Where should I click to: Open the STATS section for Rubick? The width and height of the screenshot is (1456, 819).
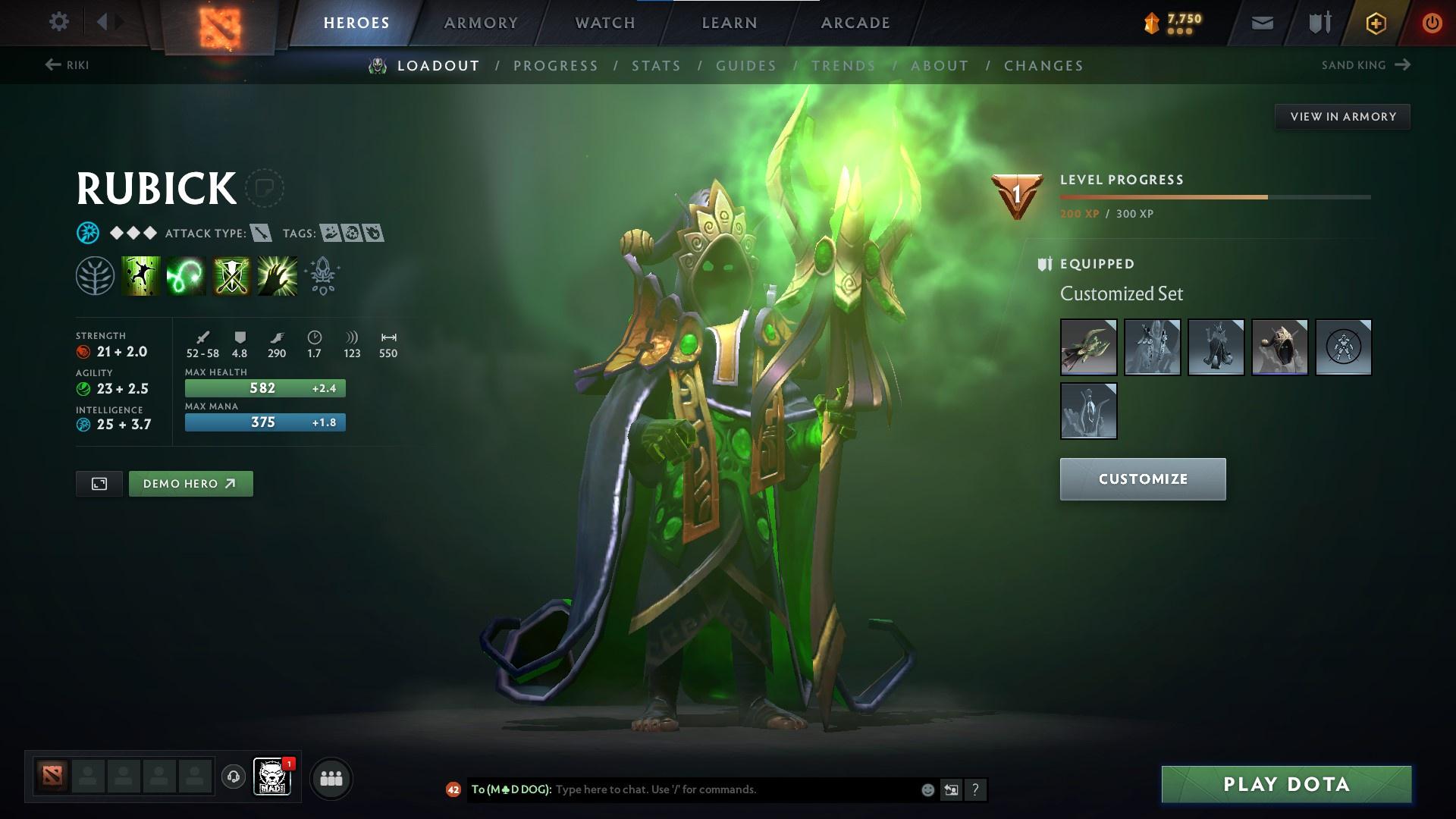[x=656, y=66]
